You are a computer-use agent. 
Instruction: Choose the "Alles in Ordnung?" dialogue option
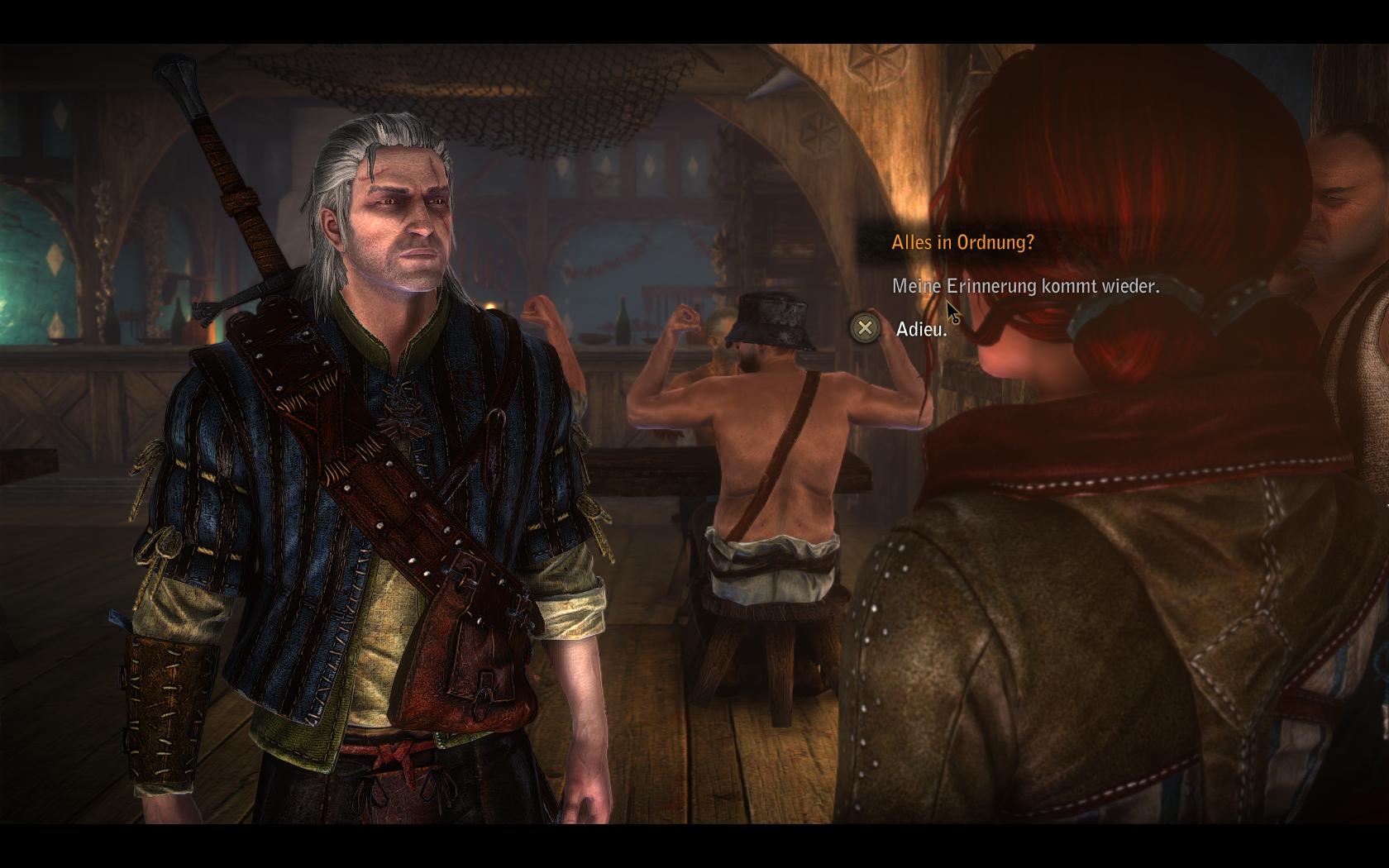(x=962, y=243)
